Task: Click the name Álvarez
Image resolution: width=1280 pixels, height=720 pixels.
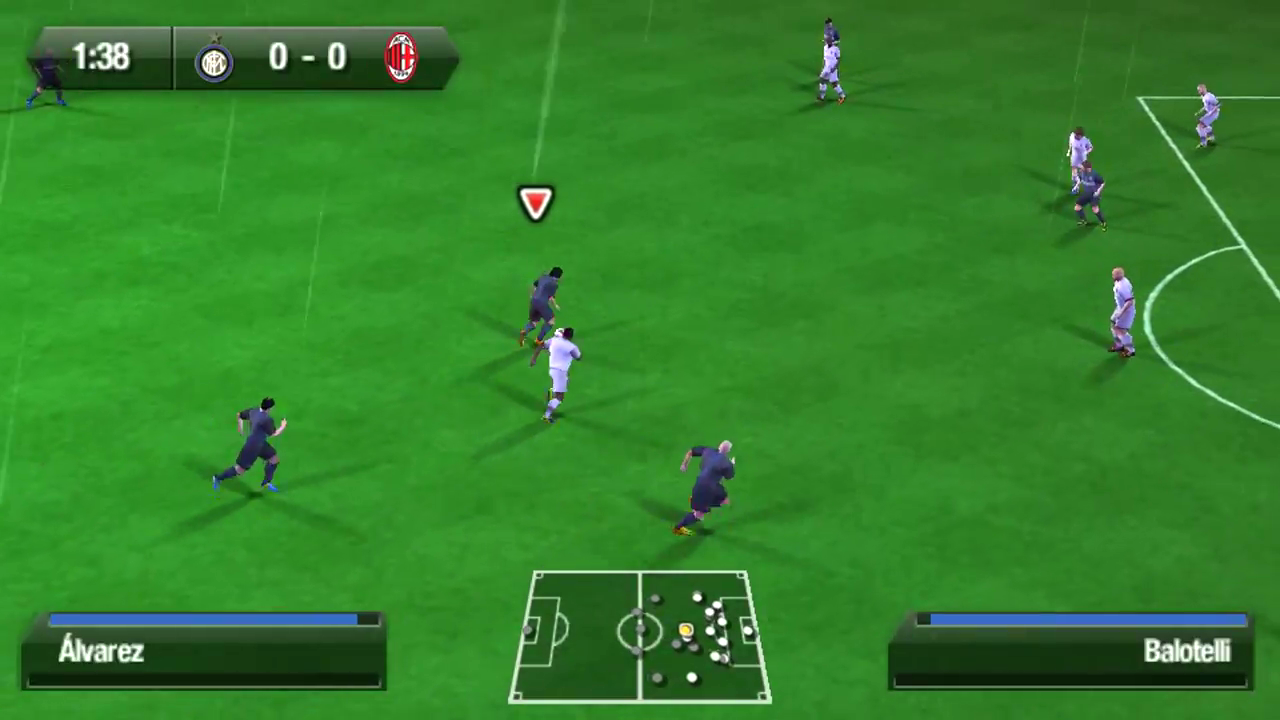Action: pos(101,651)
